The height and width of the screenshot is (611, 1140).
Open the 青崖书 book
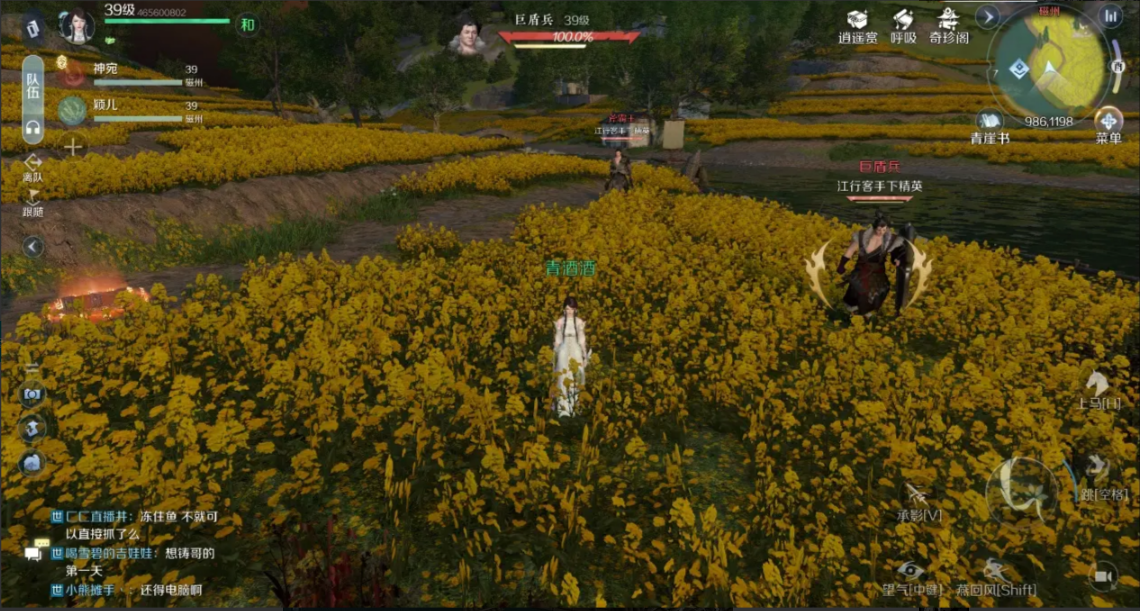(x=989, y=121)
